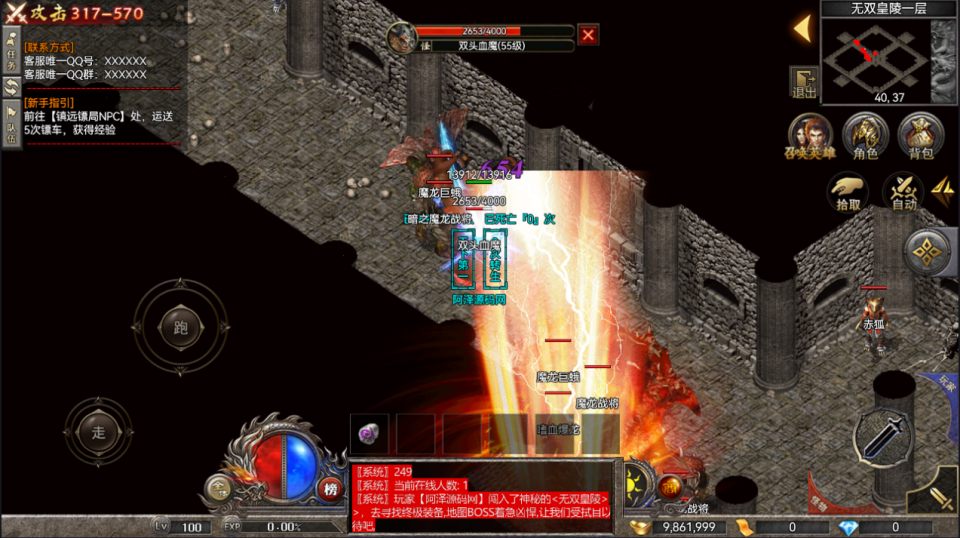
Task: Use the purple ring item in the hotbar
Action: pyautogui.click(x=370, y=433)
